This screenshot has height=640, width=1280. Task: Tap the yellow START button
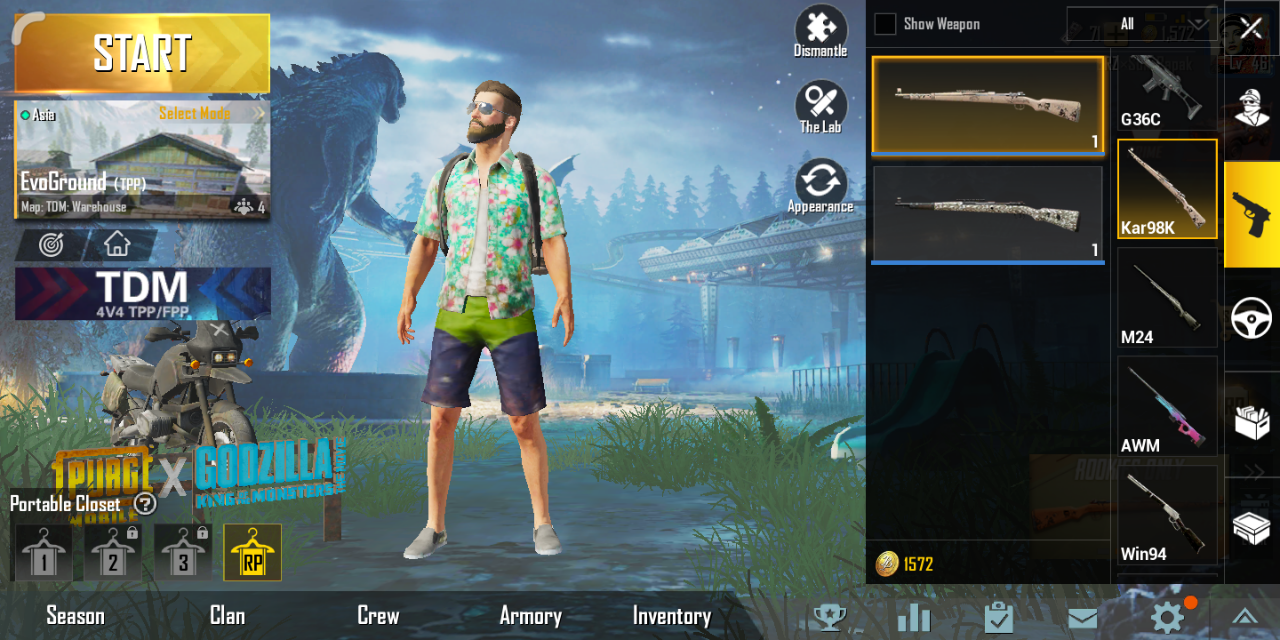tap(142, 53)
